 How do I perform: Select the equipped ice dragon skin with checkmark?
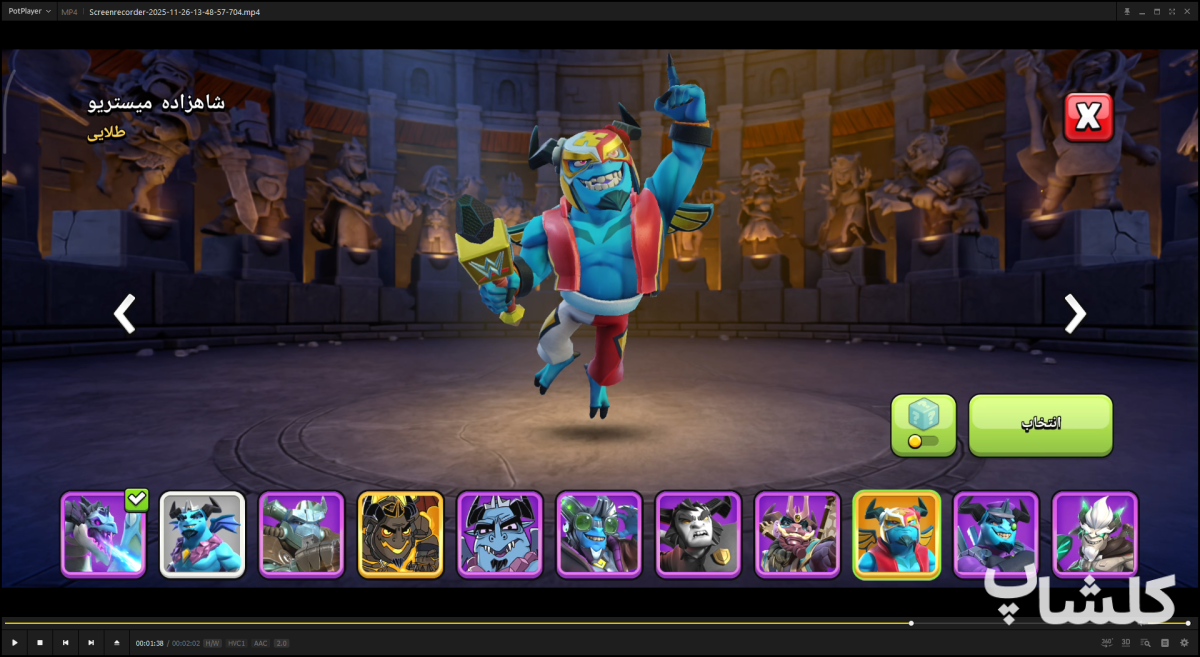[104, 534]
